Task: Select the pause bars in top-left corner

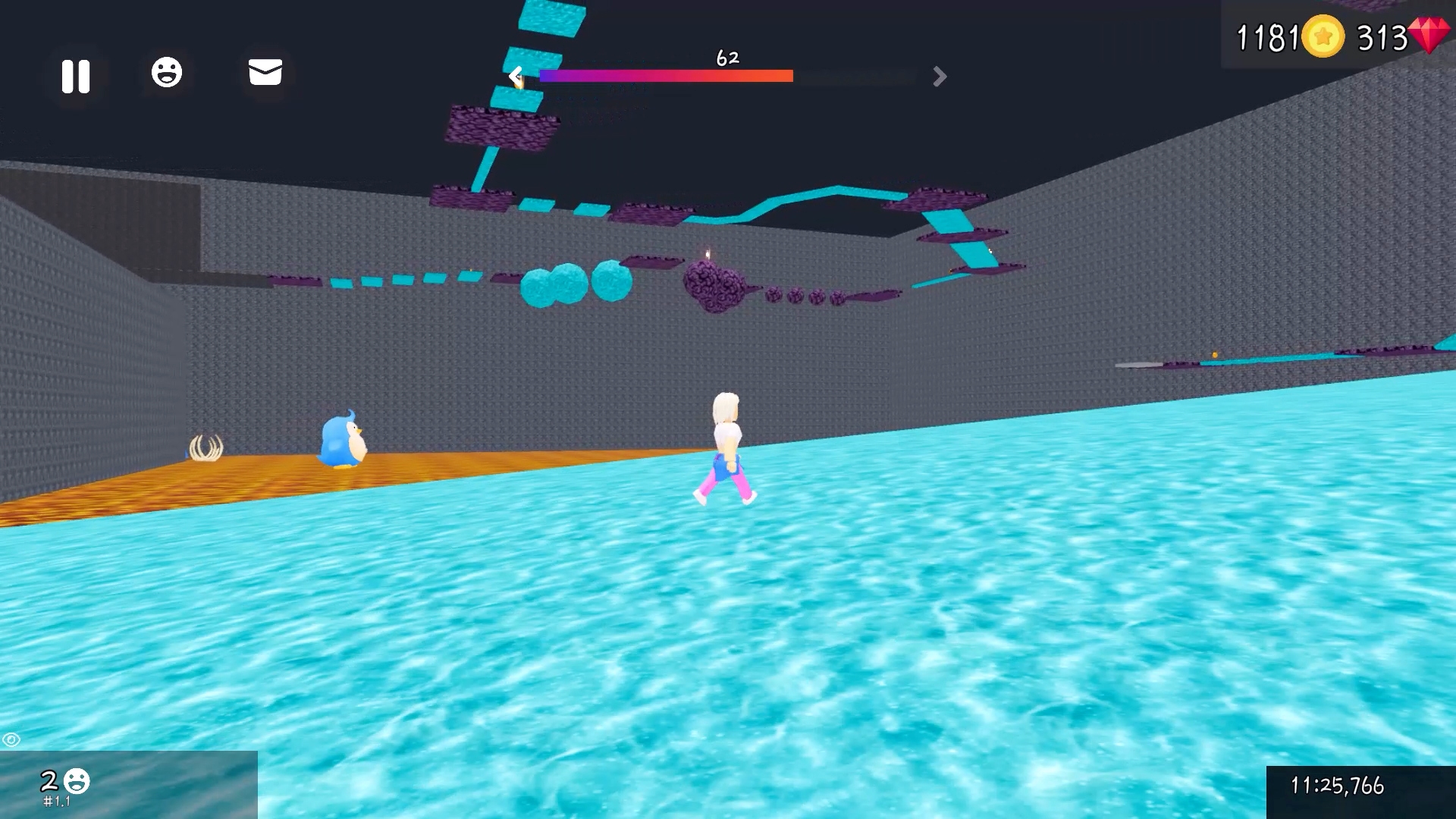Action: click(x=76, y=75)
